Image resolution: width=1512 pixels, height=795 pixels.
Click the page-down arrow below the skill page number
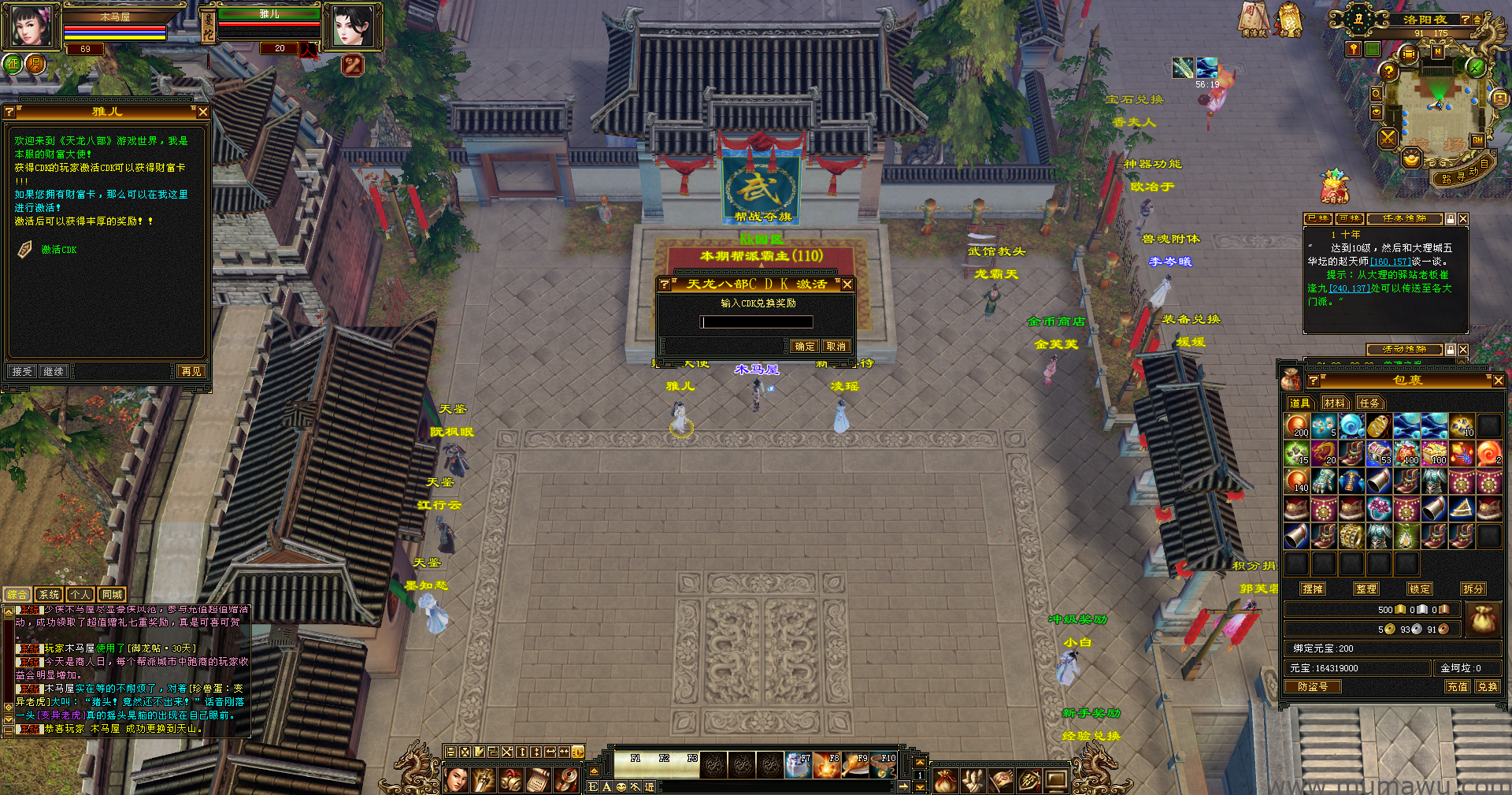[x=920, y=789]
